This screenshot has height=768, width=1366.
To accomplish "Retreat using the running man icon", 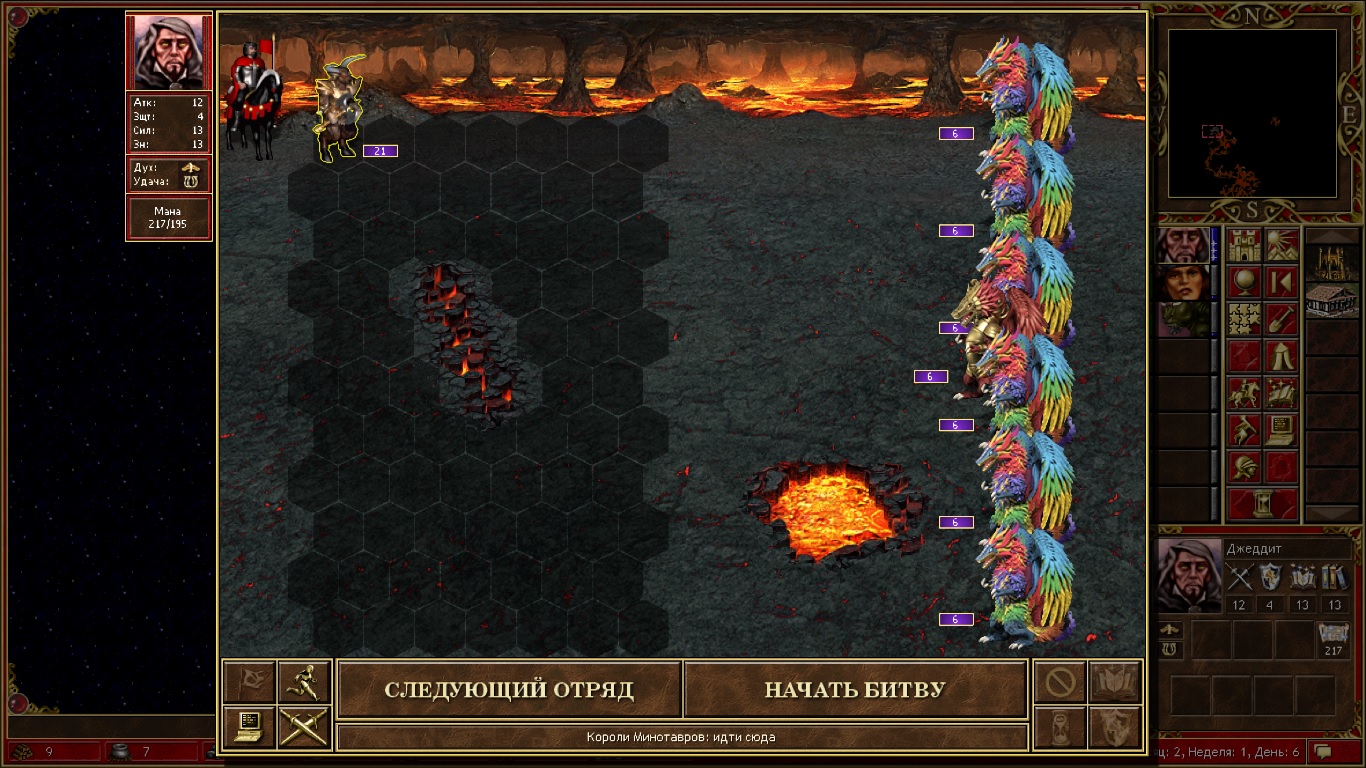I will [303, 682].
